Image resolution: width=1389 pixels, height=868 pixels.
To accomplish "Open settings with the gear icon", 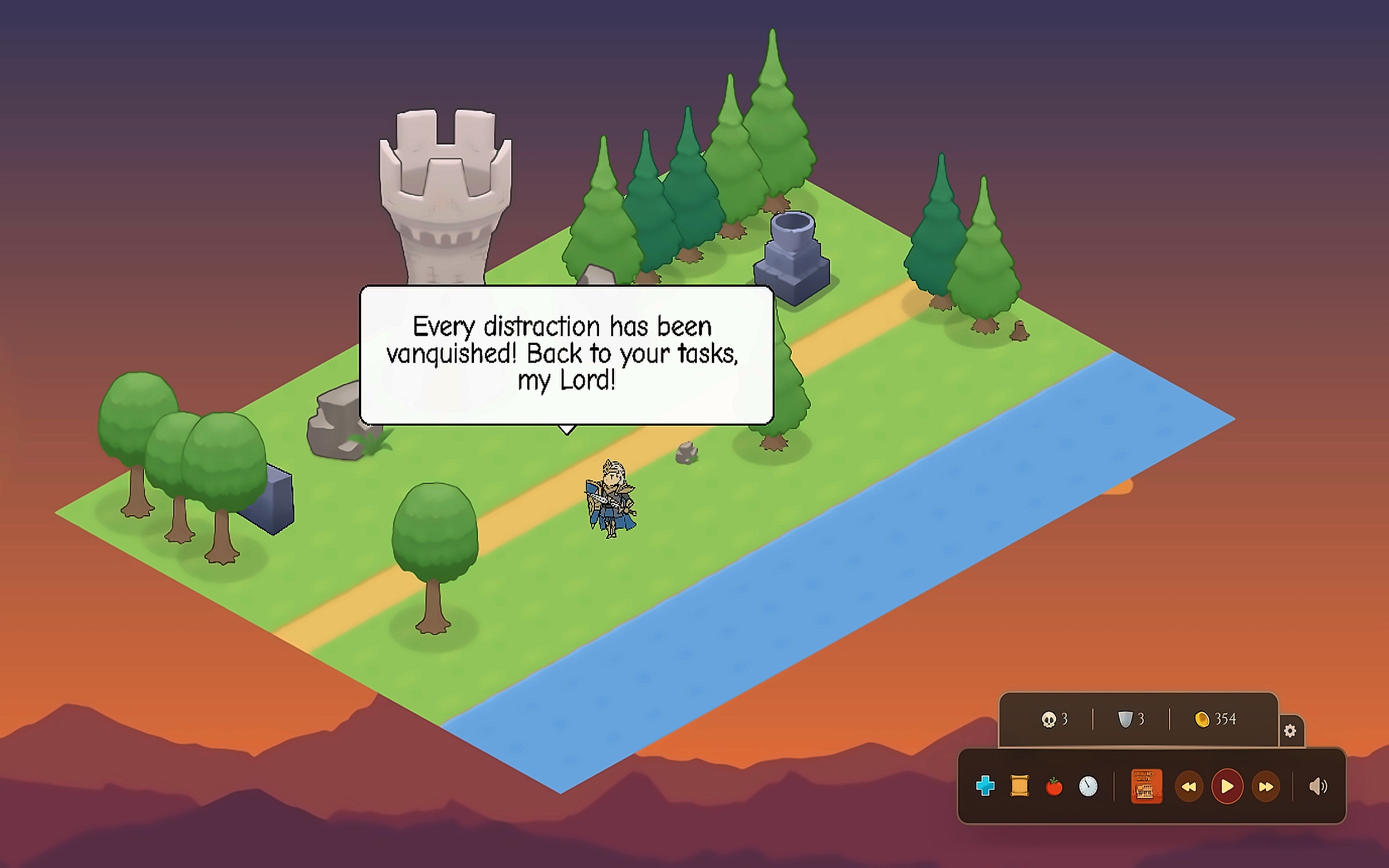I will [x=1290, y=731].
